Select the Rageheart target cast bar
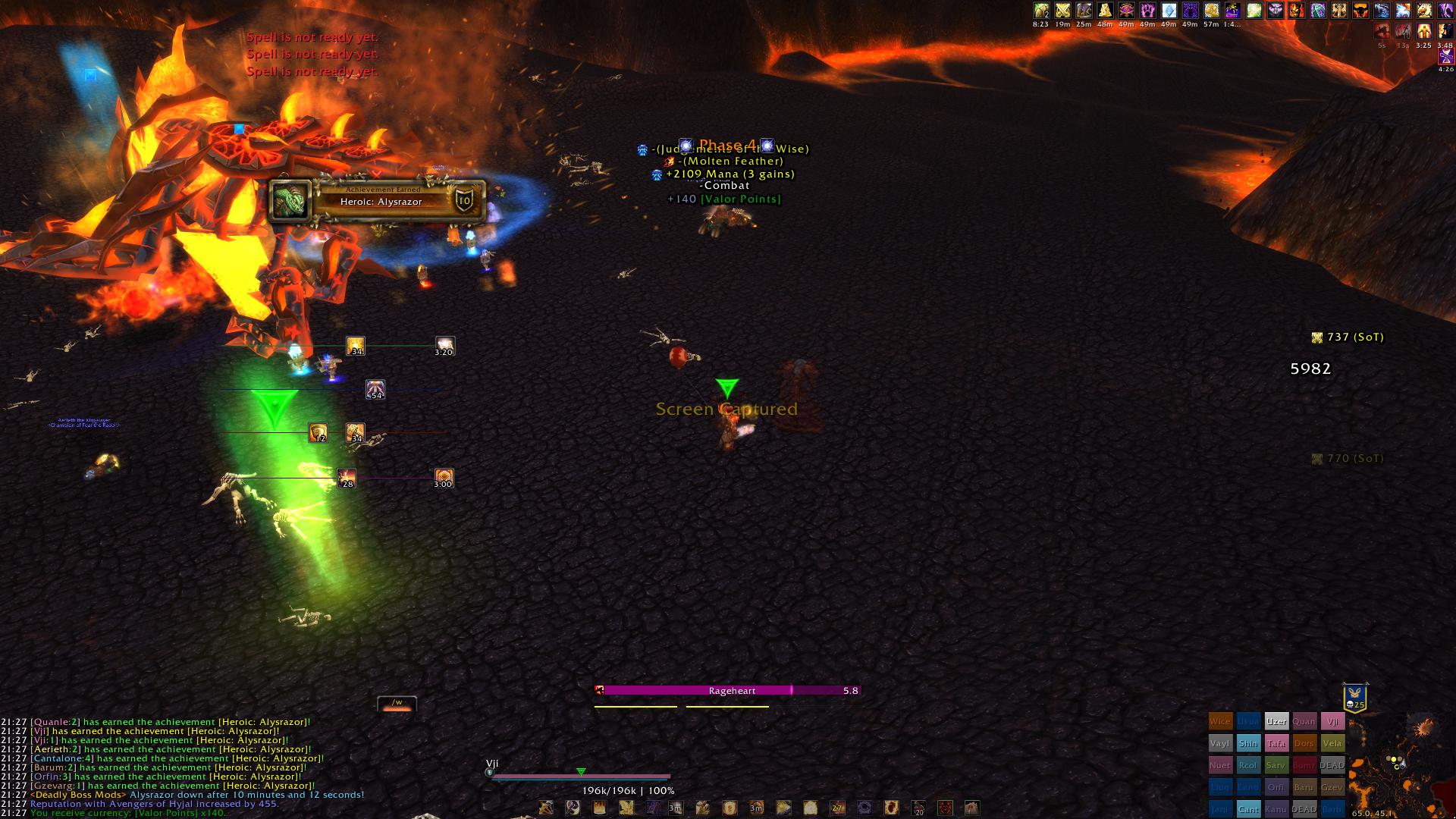1456x819 pixels. [728, 690]
